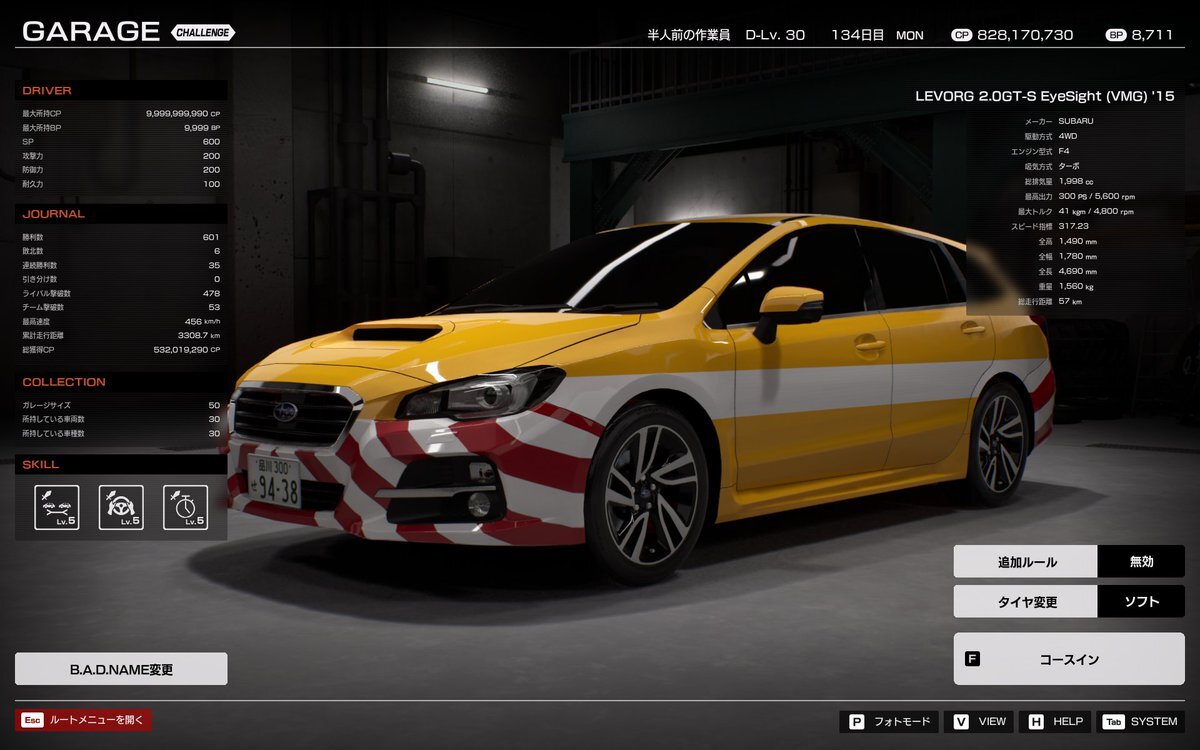Enter フォトモード photo mode
This screenshot has width=1200, height=750.
tap(890, 722)
